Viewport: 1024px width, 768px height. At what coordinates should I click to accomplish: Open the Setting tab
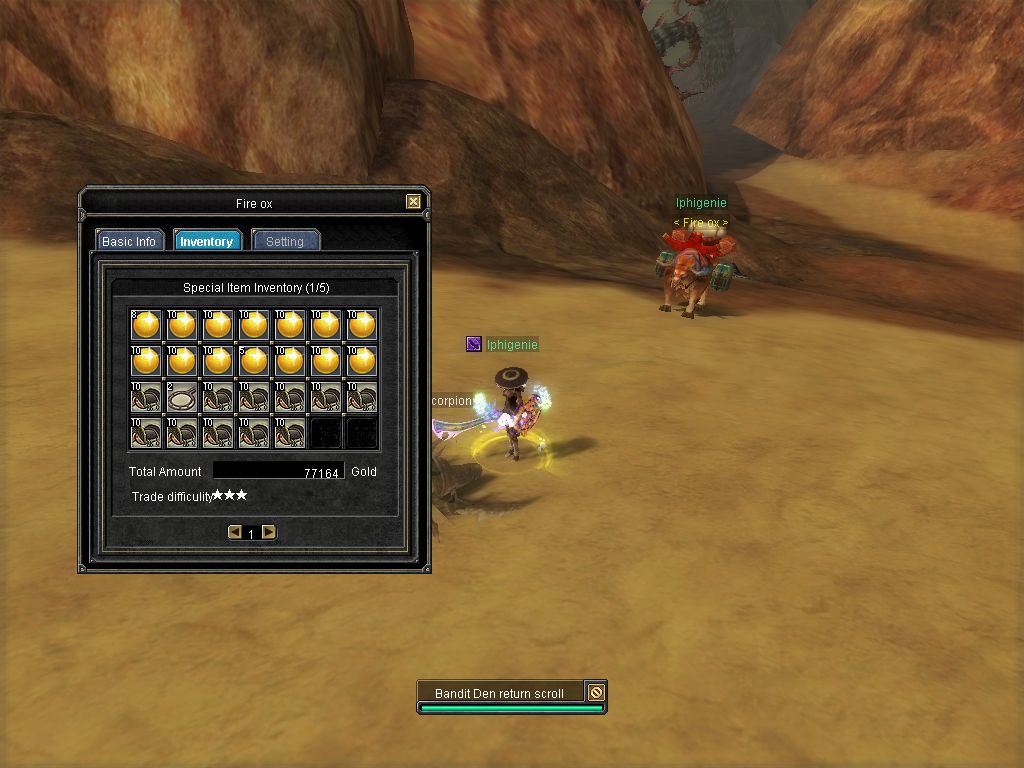(285, 241)
